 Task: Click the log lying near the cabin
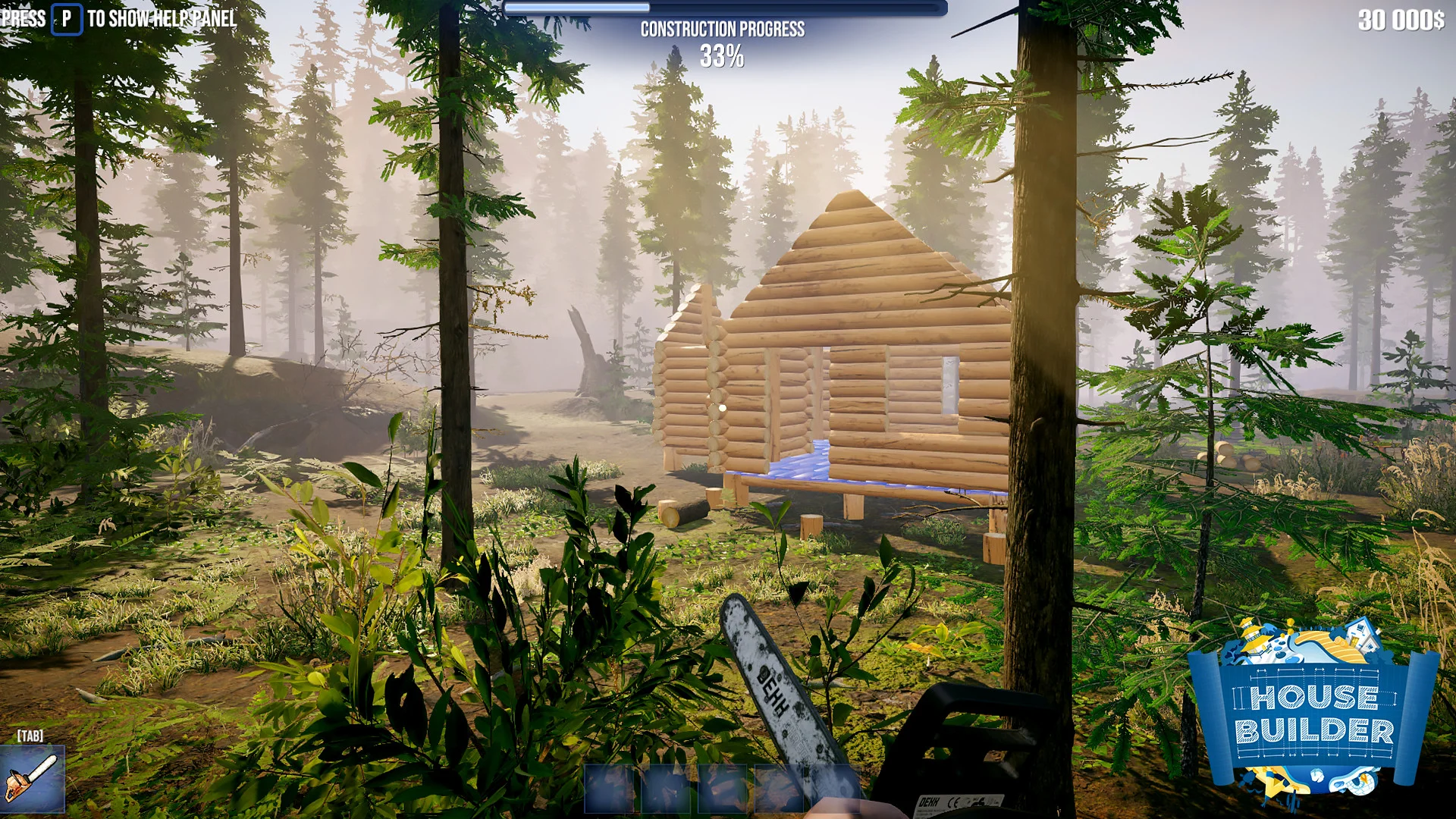tap(685, 514)
